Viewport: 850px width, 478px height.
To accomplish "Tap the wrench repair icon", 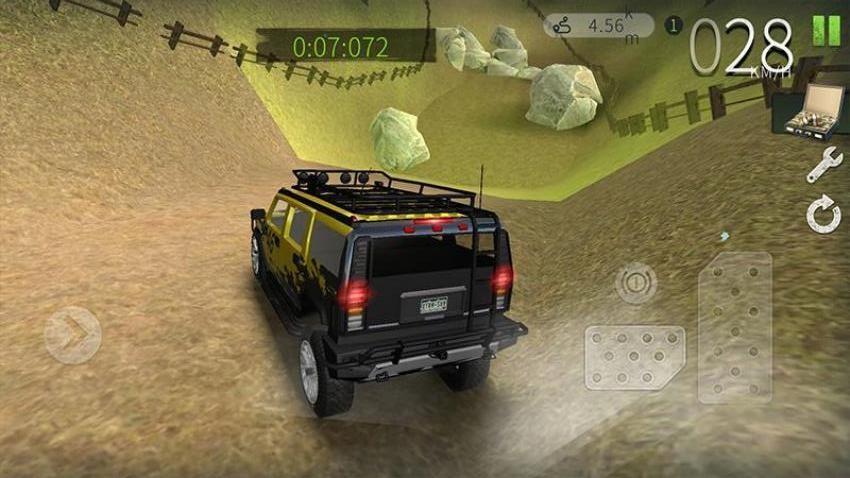I will tap(824, 165).
